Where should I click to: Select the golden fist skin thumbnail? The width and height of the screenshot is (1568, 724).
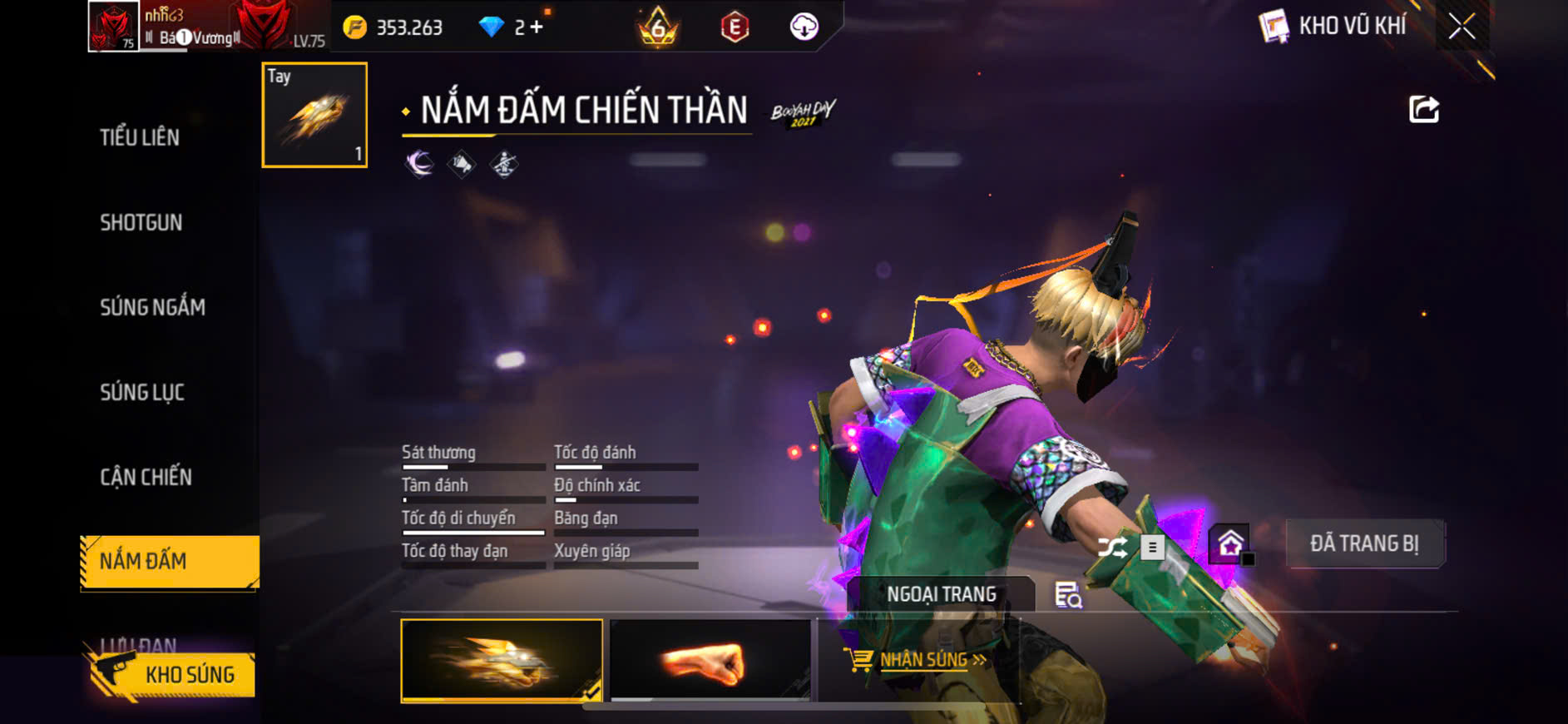coord(502,661)
